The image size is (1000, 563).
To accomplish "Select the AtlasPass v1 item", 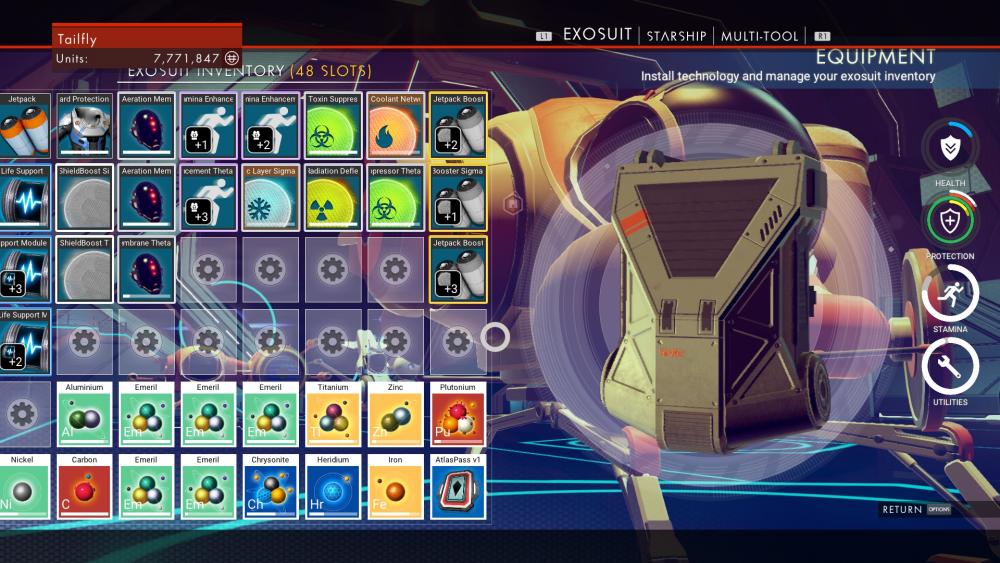I will tap(458, 488).
